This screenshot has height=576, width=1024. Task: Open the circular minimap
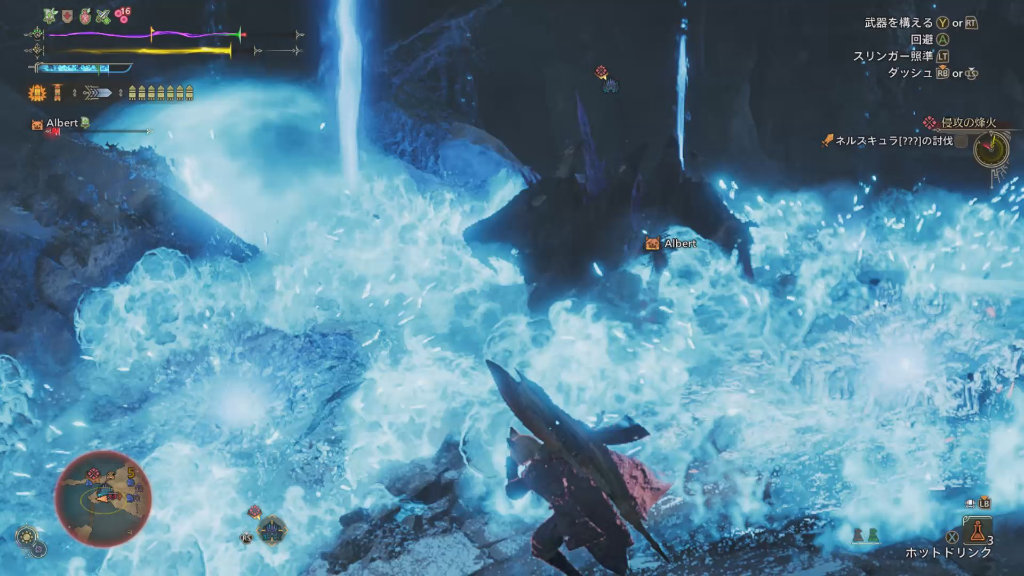[102, 498]
